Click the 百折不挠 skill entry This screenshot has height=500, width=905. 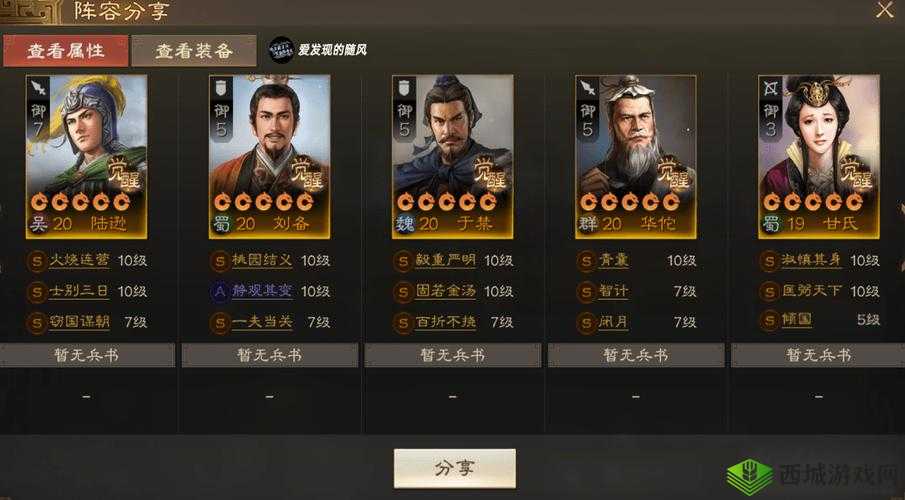tap(444, 322)
